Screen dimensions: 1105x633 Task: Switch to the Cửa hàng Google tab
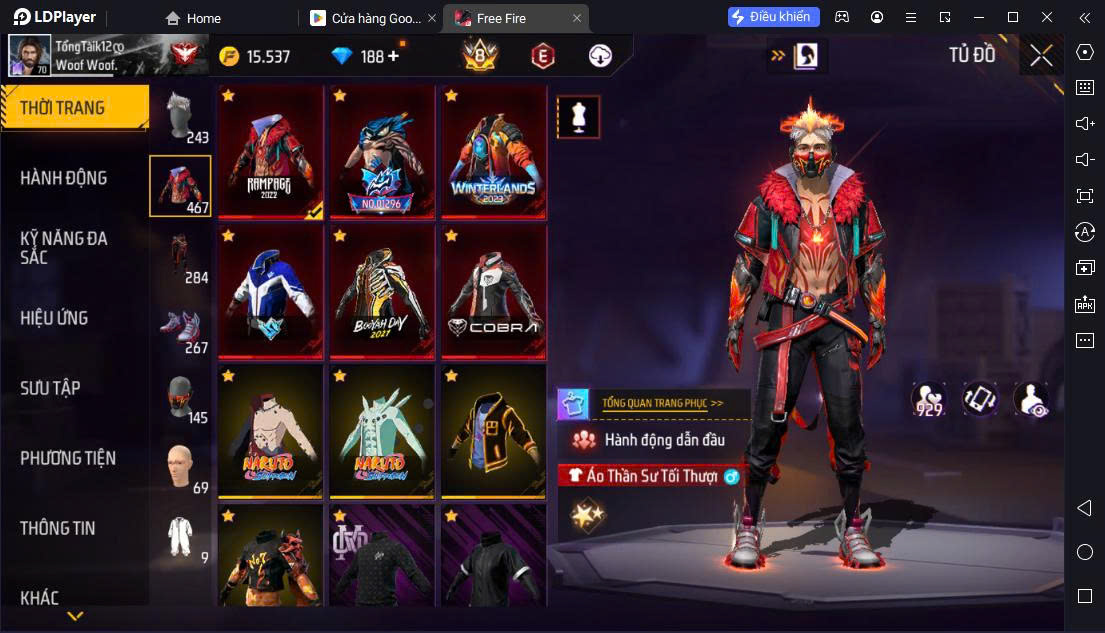(371, 18)
